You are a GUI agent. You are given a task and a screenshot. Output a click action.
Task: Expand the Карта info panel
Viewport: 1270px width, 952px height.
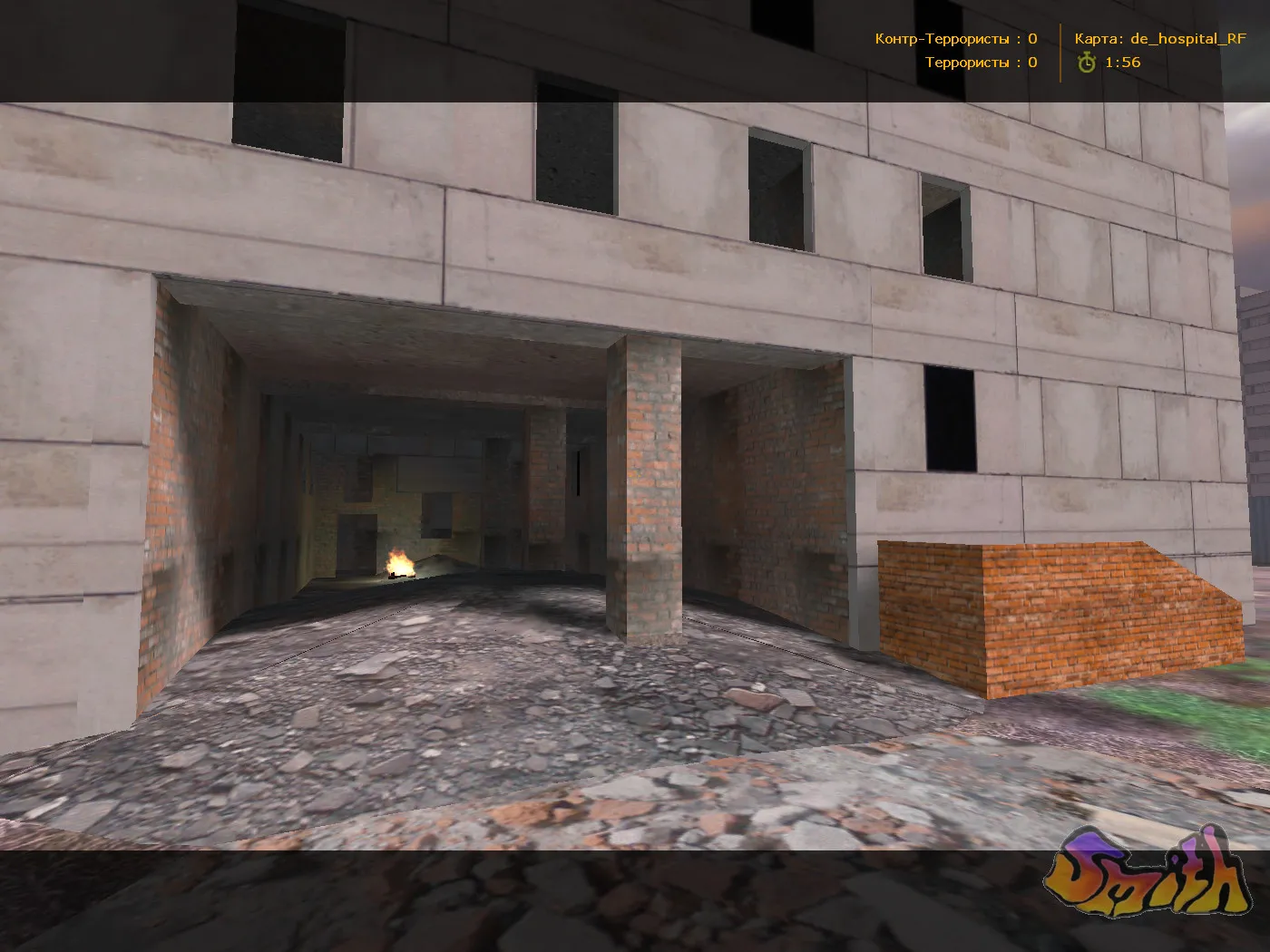(x=1161, y=39)
